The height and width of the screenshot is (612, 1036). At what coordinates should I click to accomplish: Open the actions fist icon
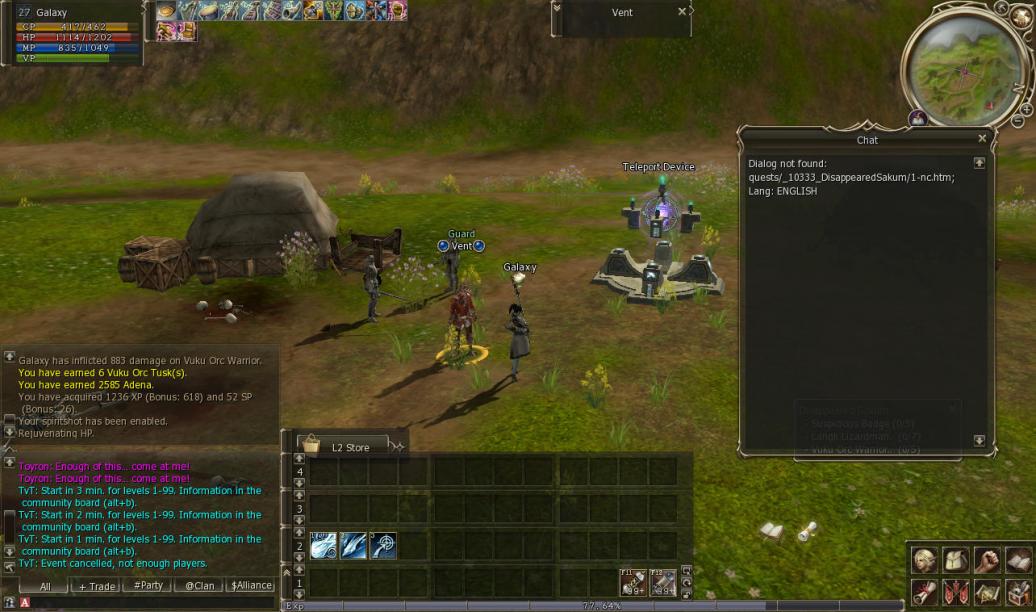point(987,561)
